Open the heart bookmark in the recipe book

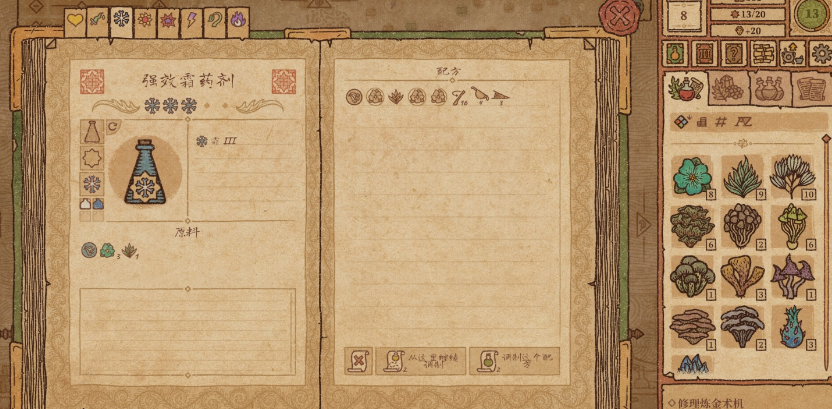(75, 20)
